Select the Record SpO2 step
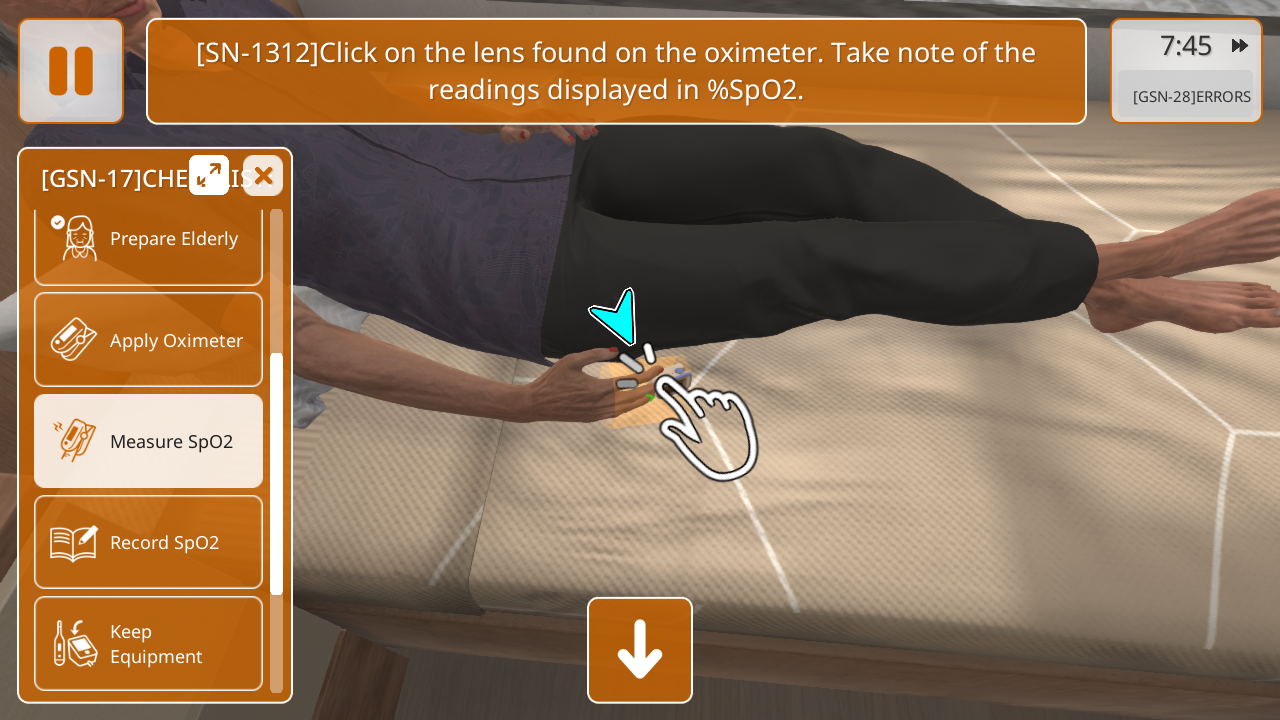Screen dimensions: 1280x720 [149, 542]
